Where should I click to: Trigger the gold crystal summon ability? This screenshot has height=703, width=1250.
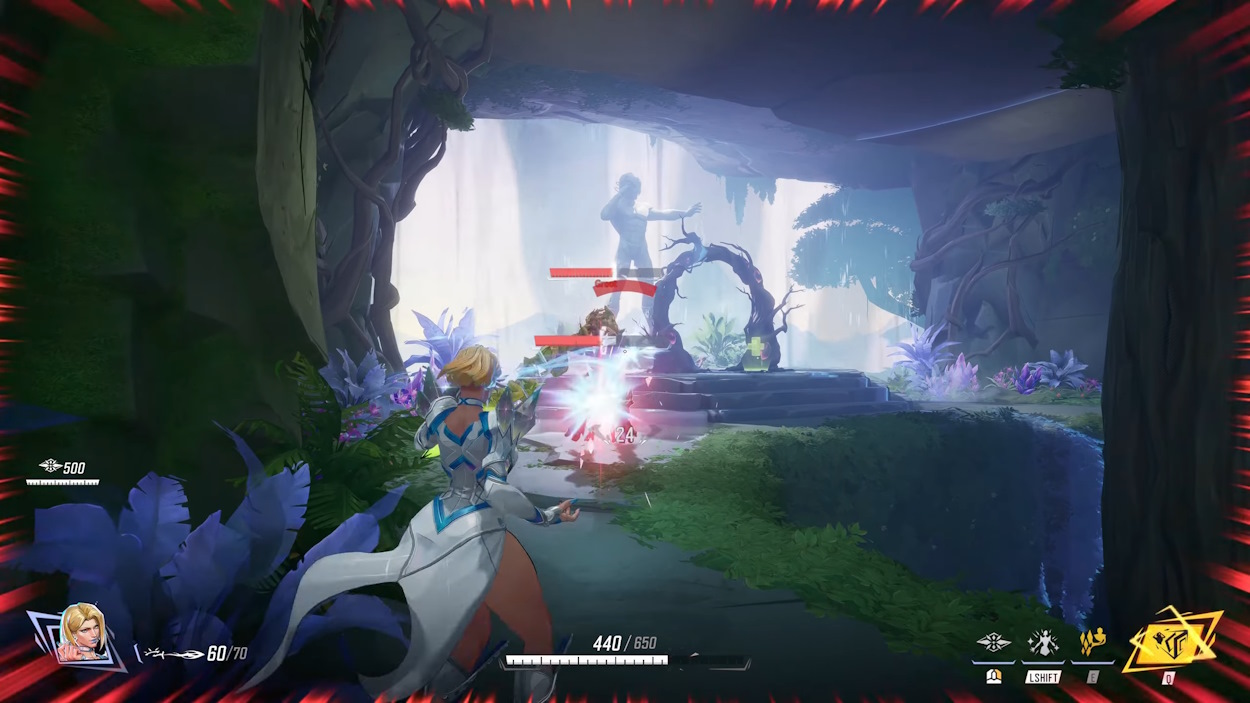tap(1092, 642)
